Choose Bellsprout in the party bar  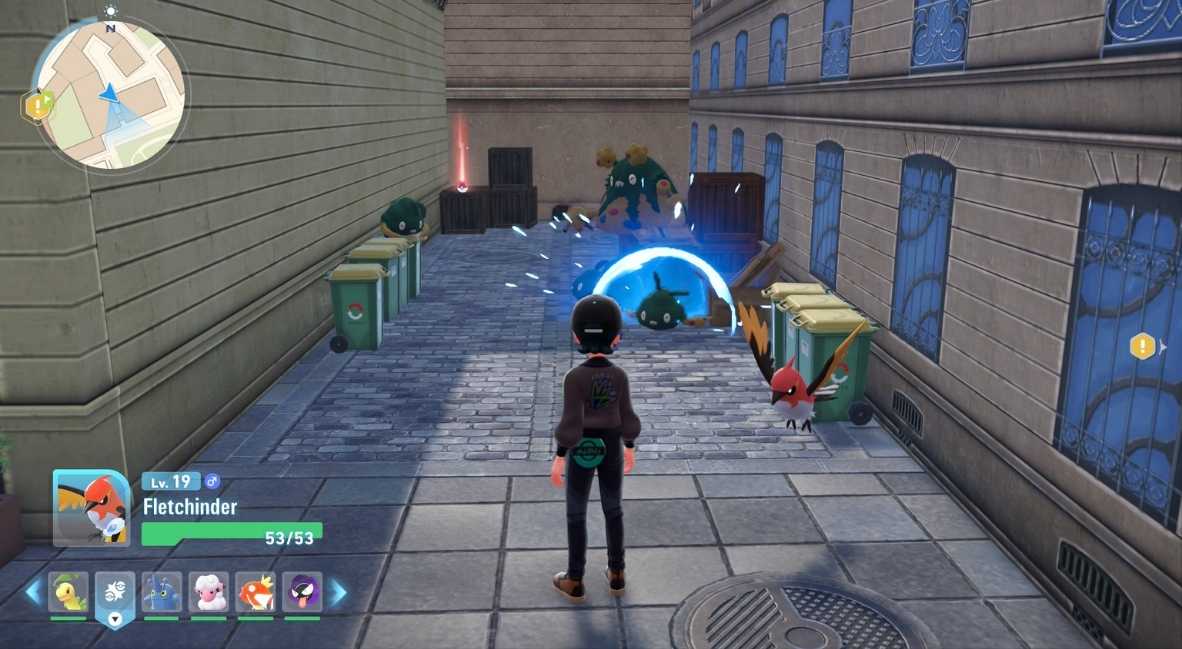[69, 592]
